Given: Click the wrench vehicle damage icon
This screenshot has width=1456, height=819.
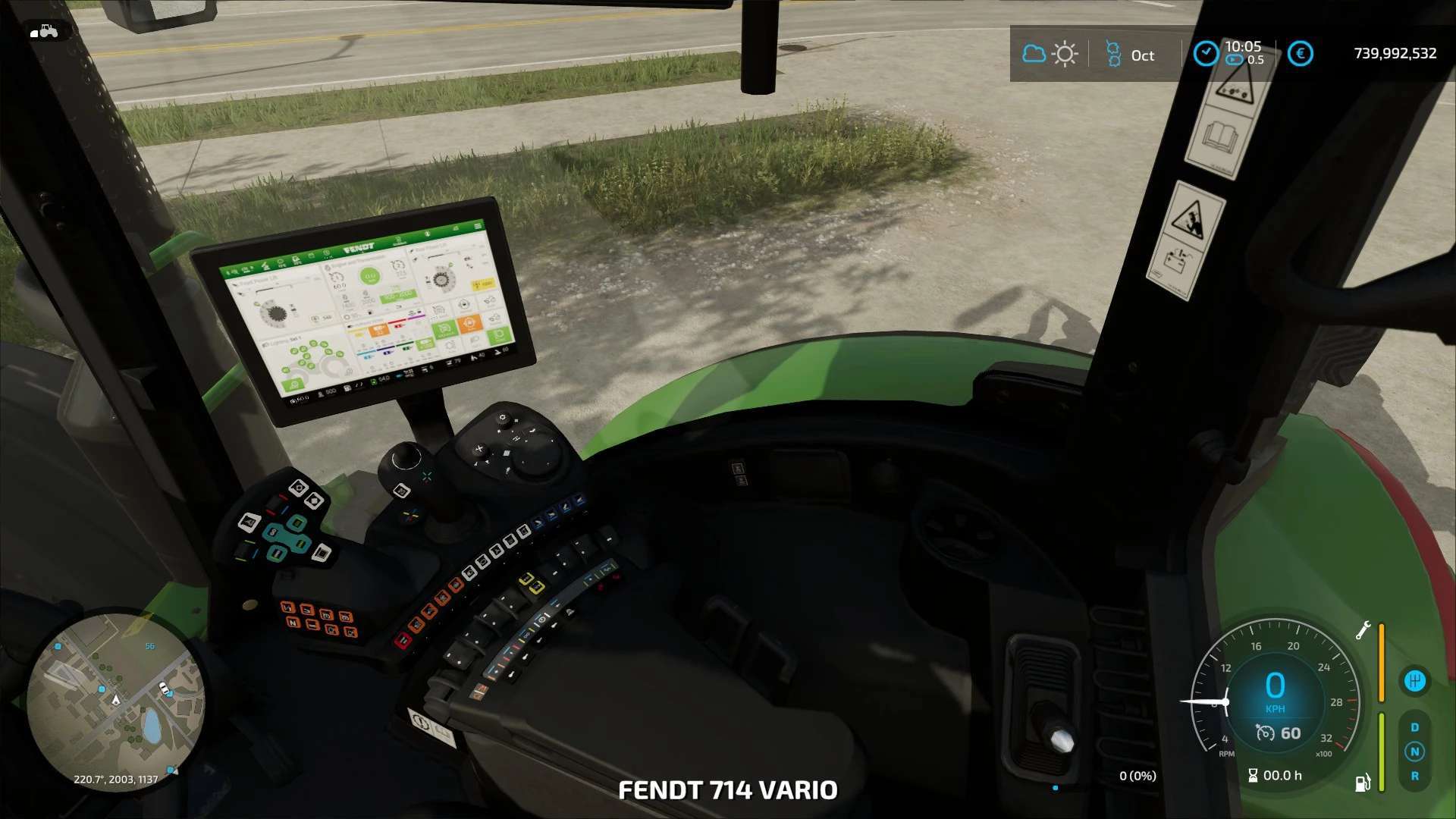Looking at the screenshot, I should tap(1363, 630).
